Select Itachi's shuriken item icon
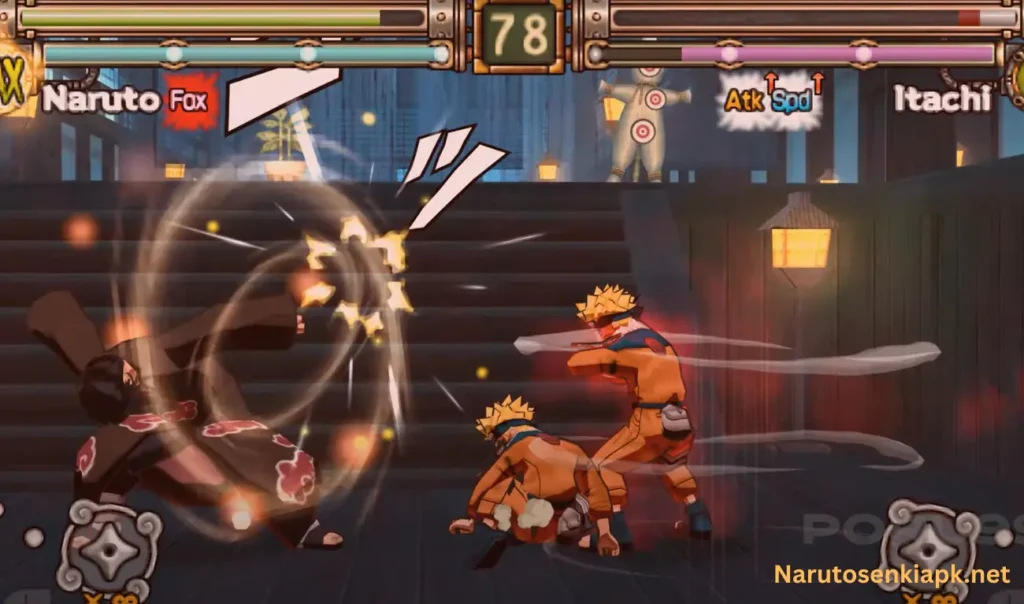The image size is (1024, 604). tap(930, 545)
